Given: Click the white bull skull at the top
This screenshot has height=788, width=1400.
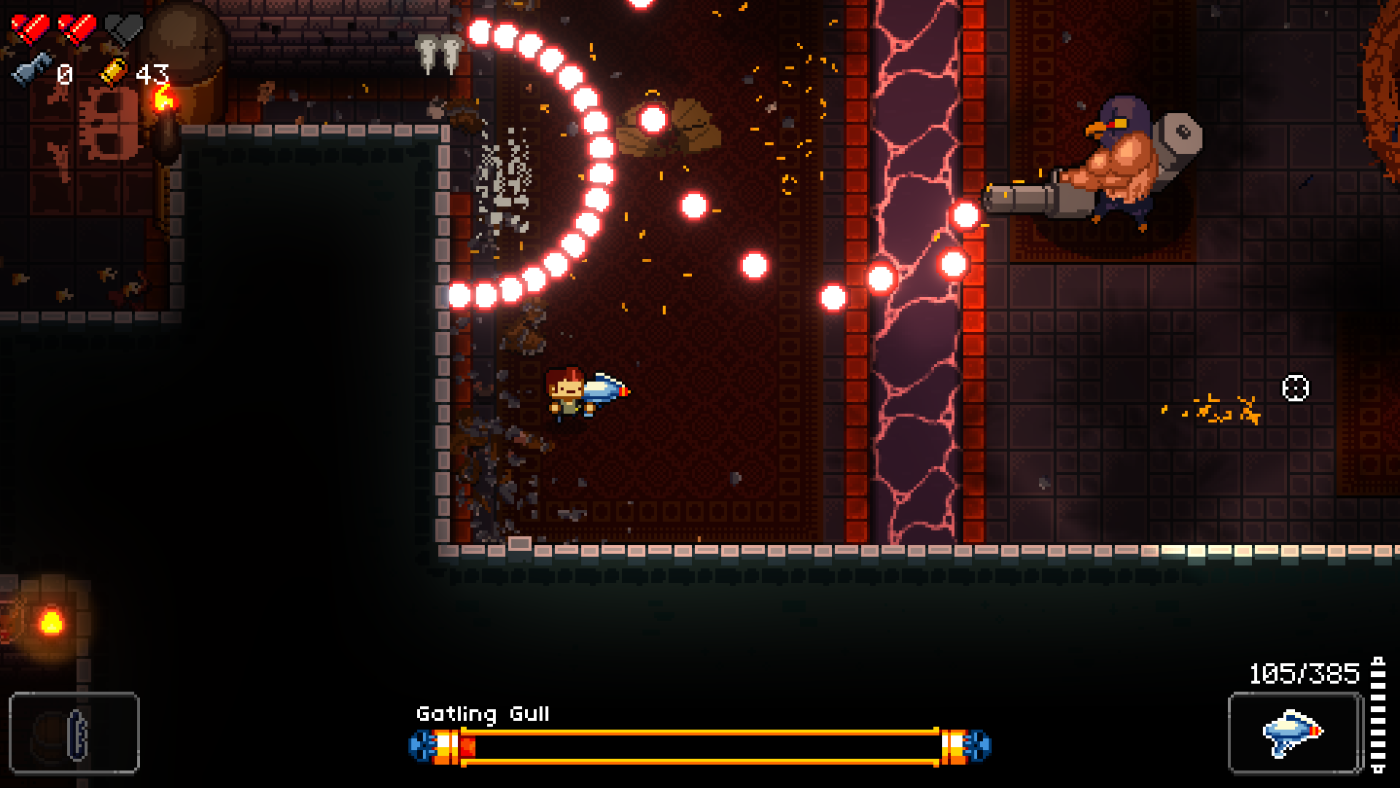Looking at the screenshot, I should point(442,48).
